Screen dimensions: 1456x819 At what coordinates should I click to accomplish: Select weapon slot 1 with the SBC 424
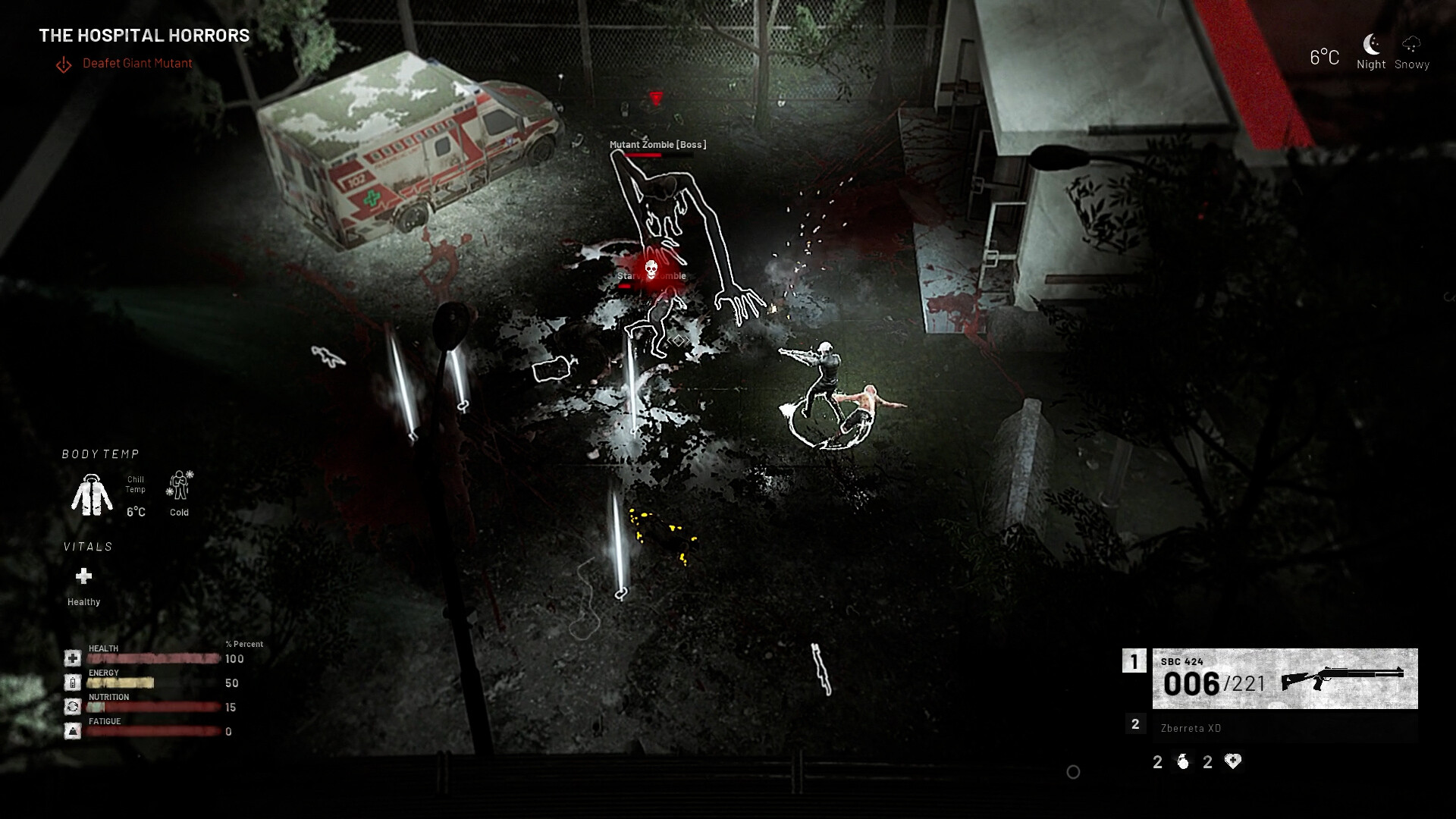tap(1134, 663)
